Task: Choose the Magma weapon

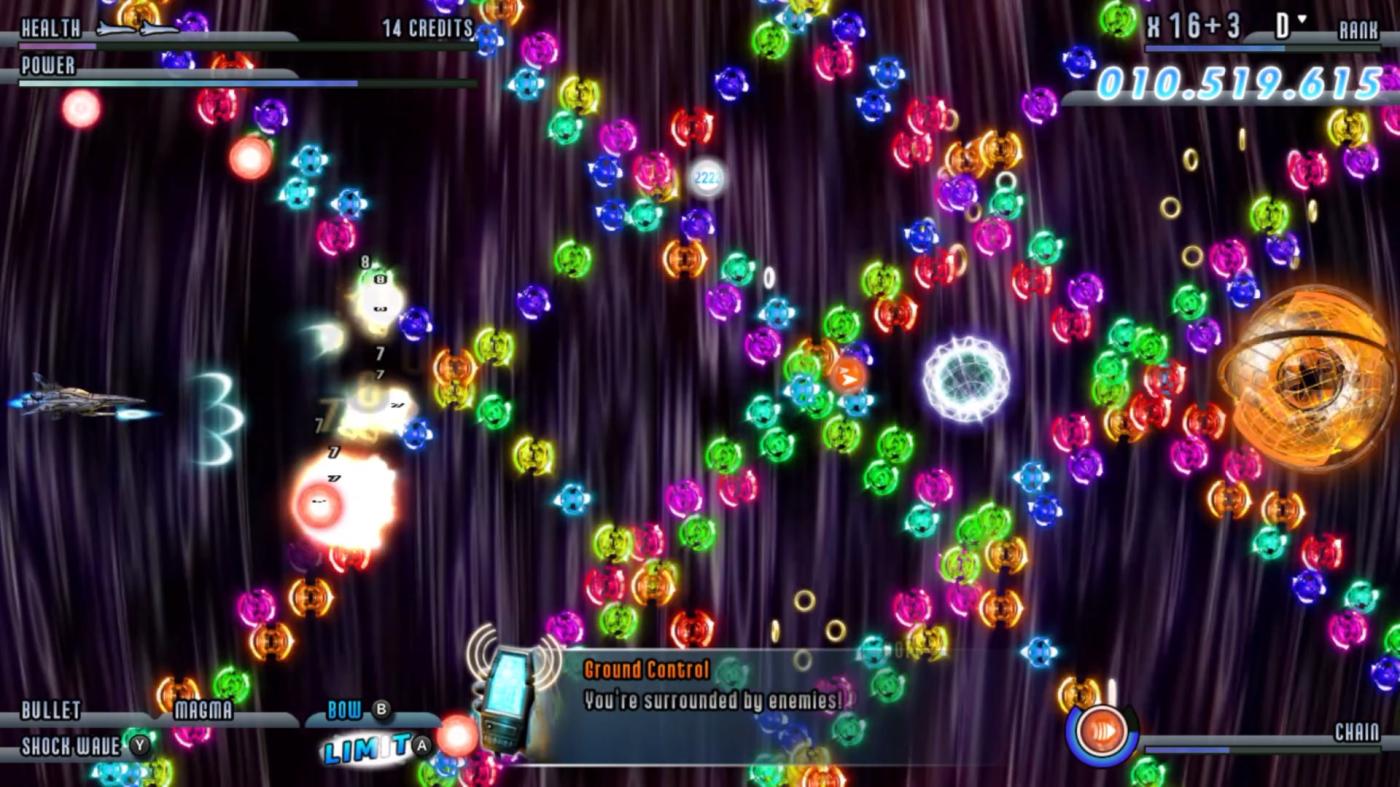Action: [x=203, y=711]
